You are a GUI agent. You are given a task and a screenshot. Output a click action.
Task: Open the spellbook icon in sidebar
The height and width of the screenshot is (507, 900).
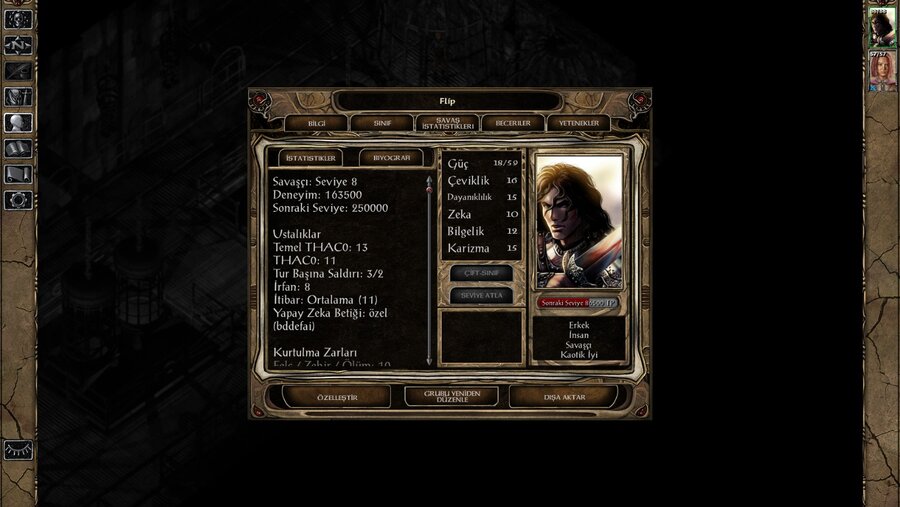pos(18,149)
